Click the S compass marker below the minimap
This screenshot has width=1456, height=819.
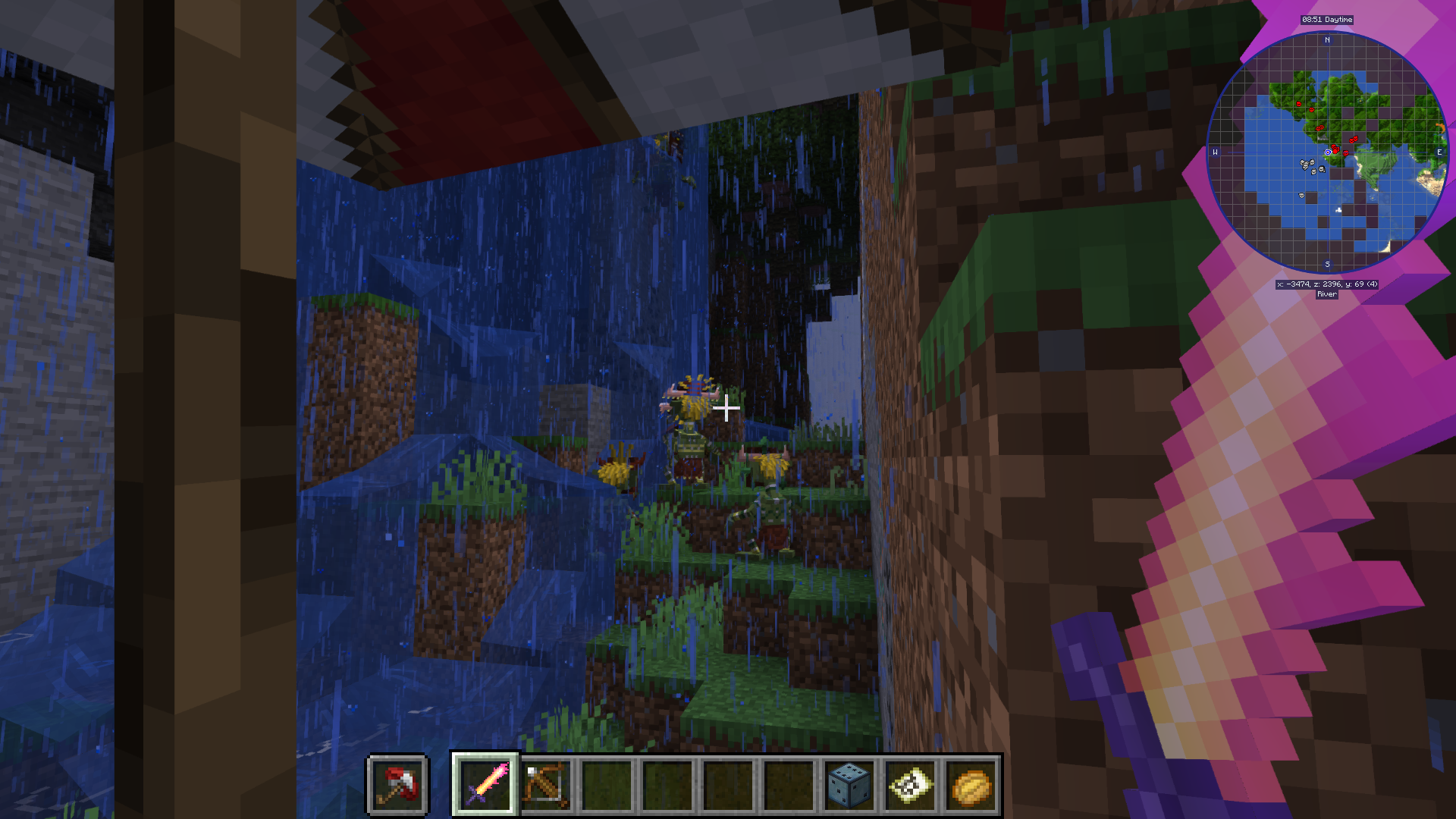(x=1326, y=264)
